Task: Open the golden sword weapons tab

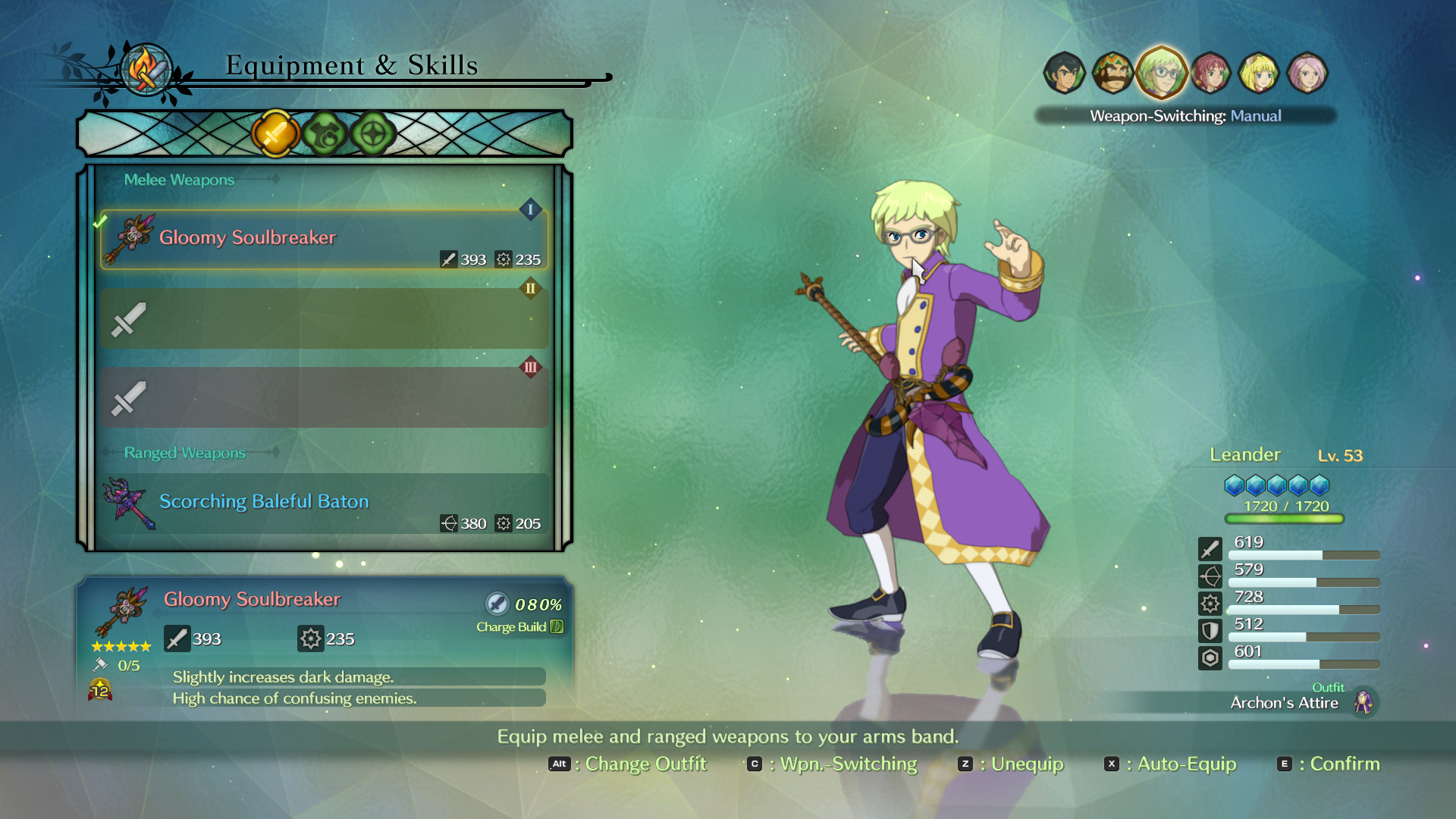Action: [x=275, y=134]
